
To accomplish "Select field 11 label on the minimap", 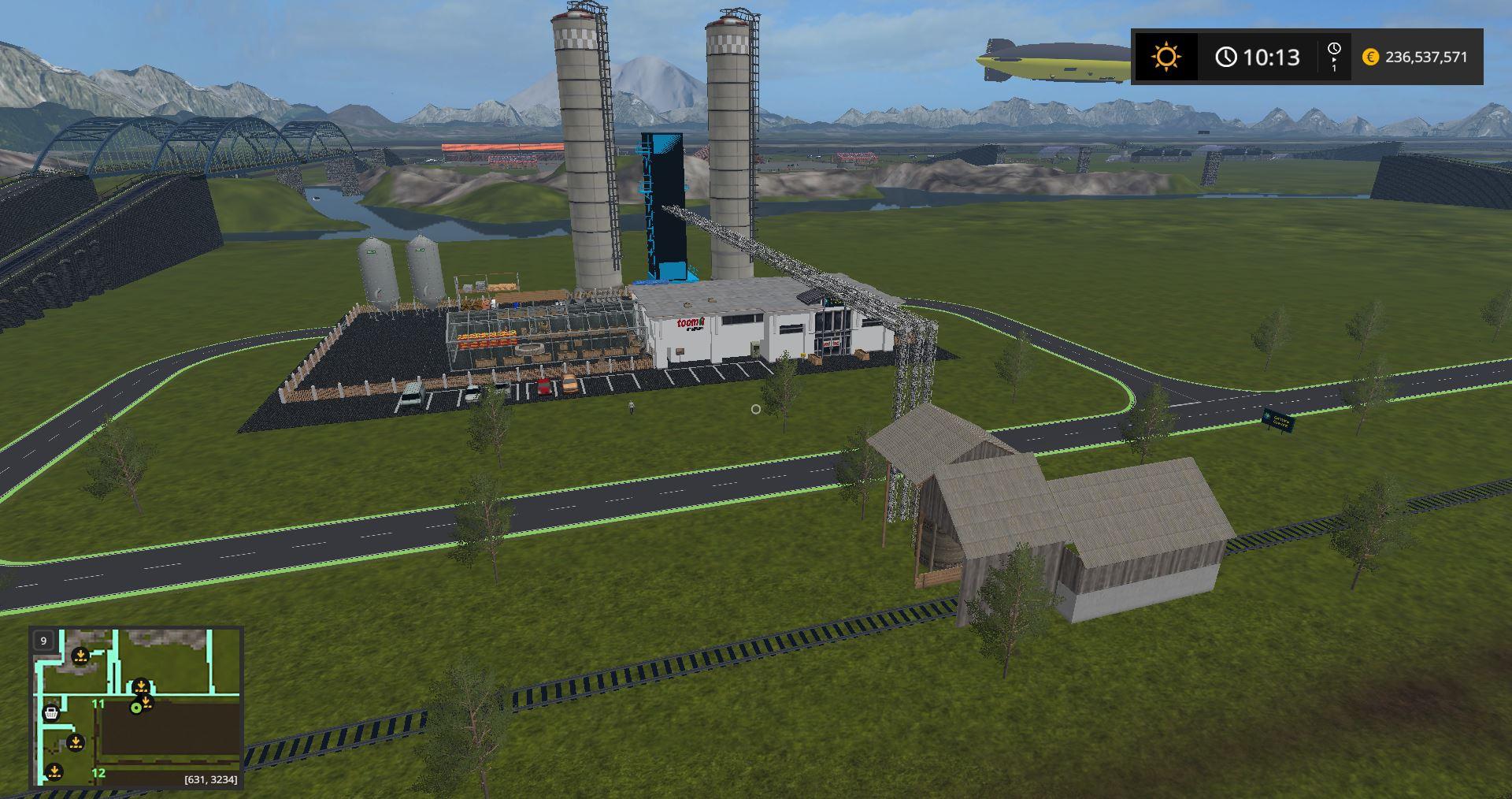I will click(x=98, y=704).
